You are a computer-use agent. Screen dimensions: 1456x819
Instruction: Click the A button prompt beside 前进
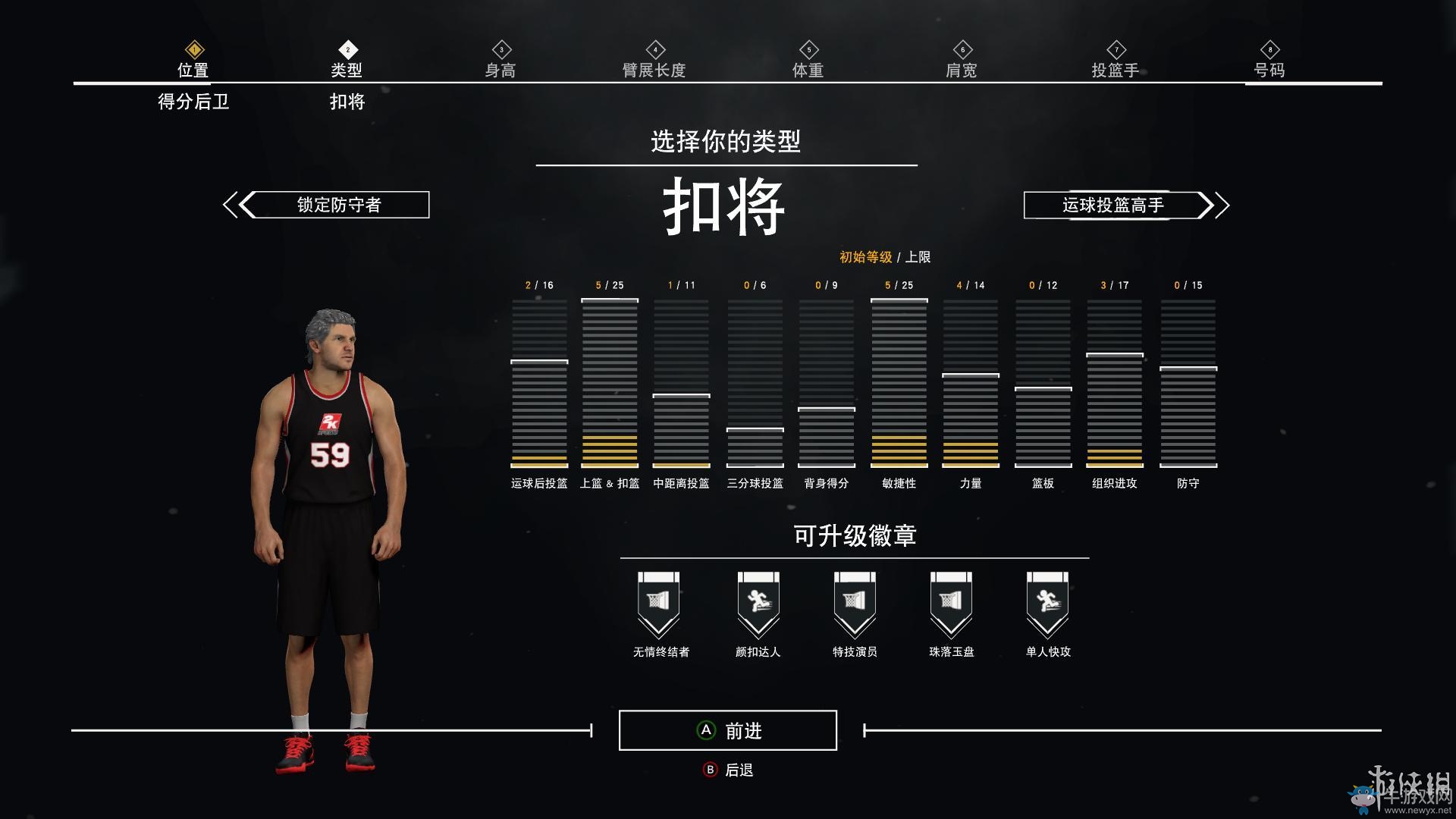pos(706,730)
